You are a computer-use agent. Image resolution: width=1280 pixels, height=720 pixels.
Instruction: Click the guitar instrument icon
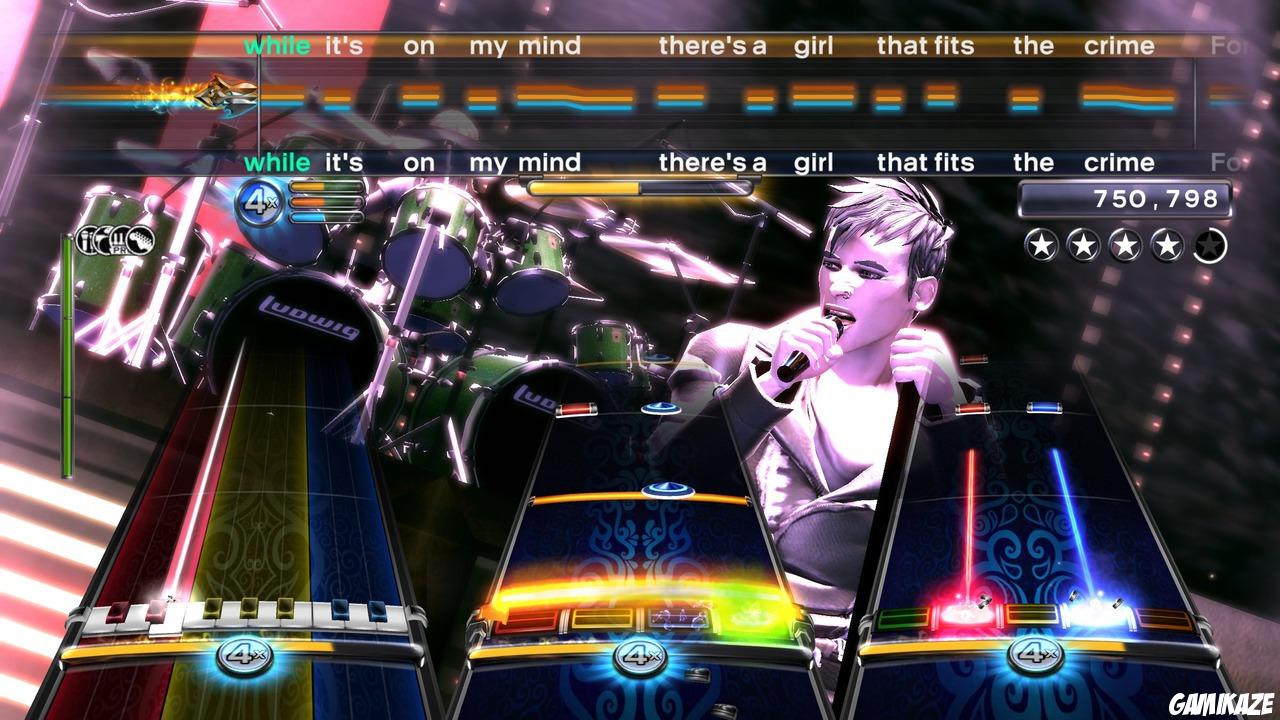pyautogui.click(x=138, y=240)
